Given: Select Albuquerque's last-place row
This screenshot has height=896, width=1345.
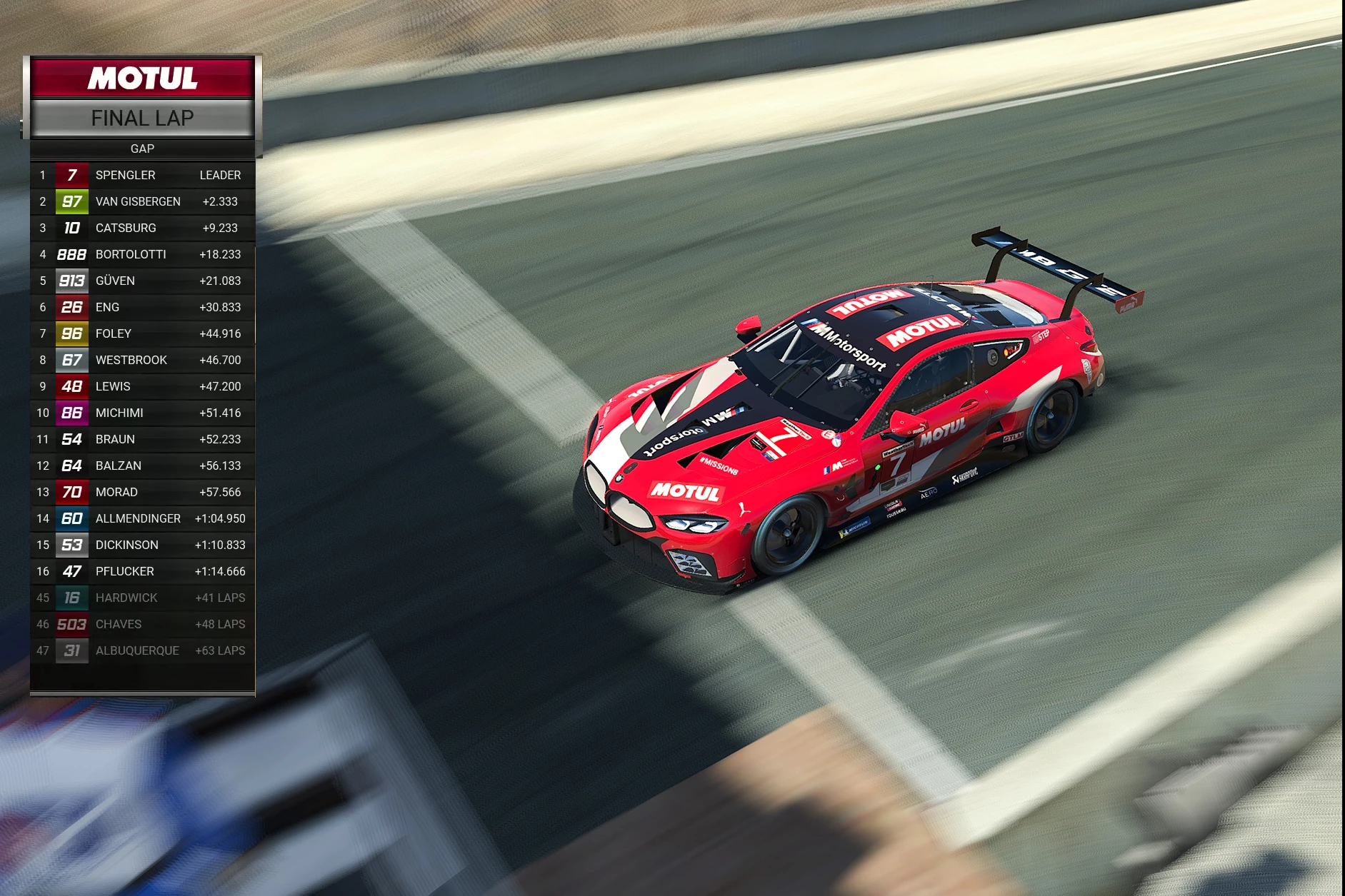Looking at the screenshot, I should [x=142, y=650].
